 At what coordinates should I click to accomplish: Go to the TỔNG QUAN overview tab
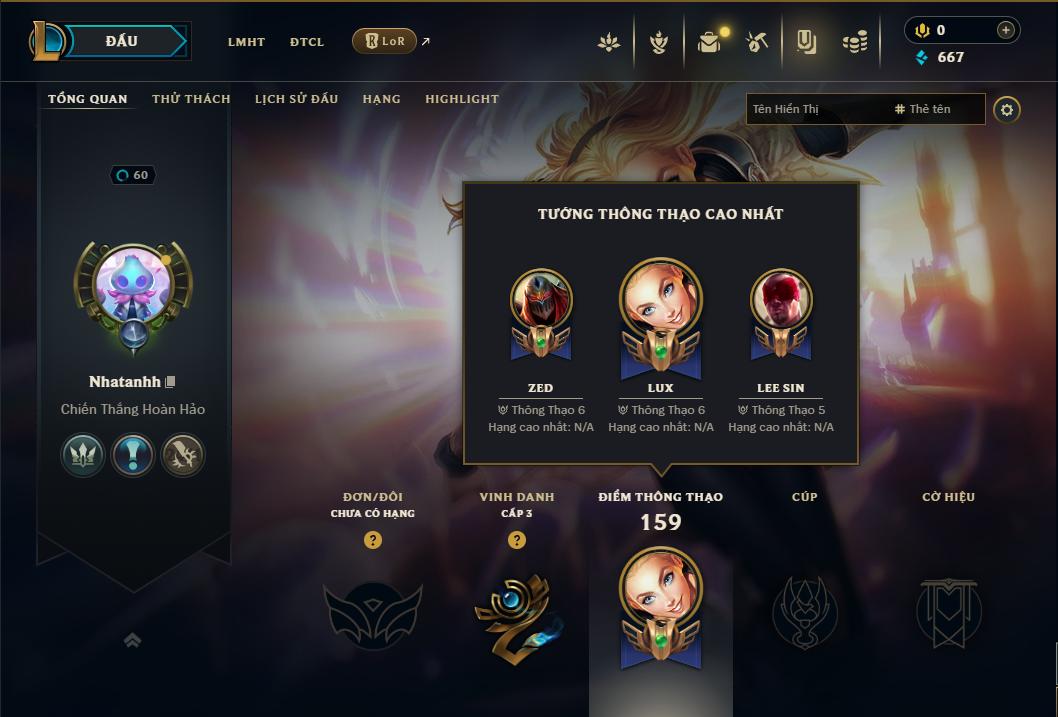click(88, 99)
